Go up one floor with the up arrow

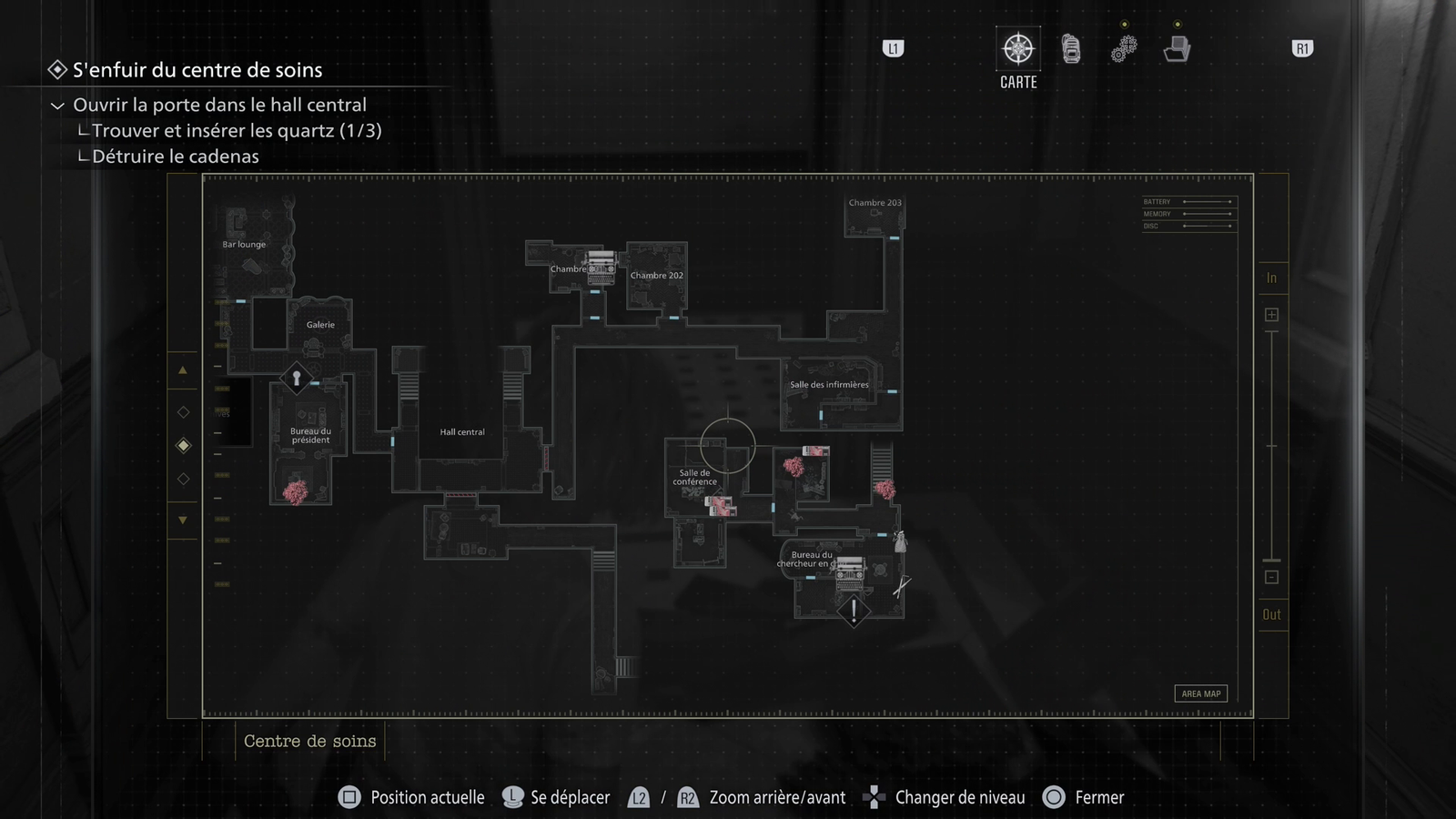[x=183, y=370]
